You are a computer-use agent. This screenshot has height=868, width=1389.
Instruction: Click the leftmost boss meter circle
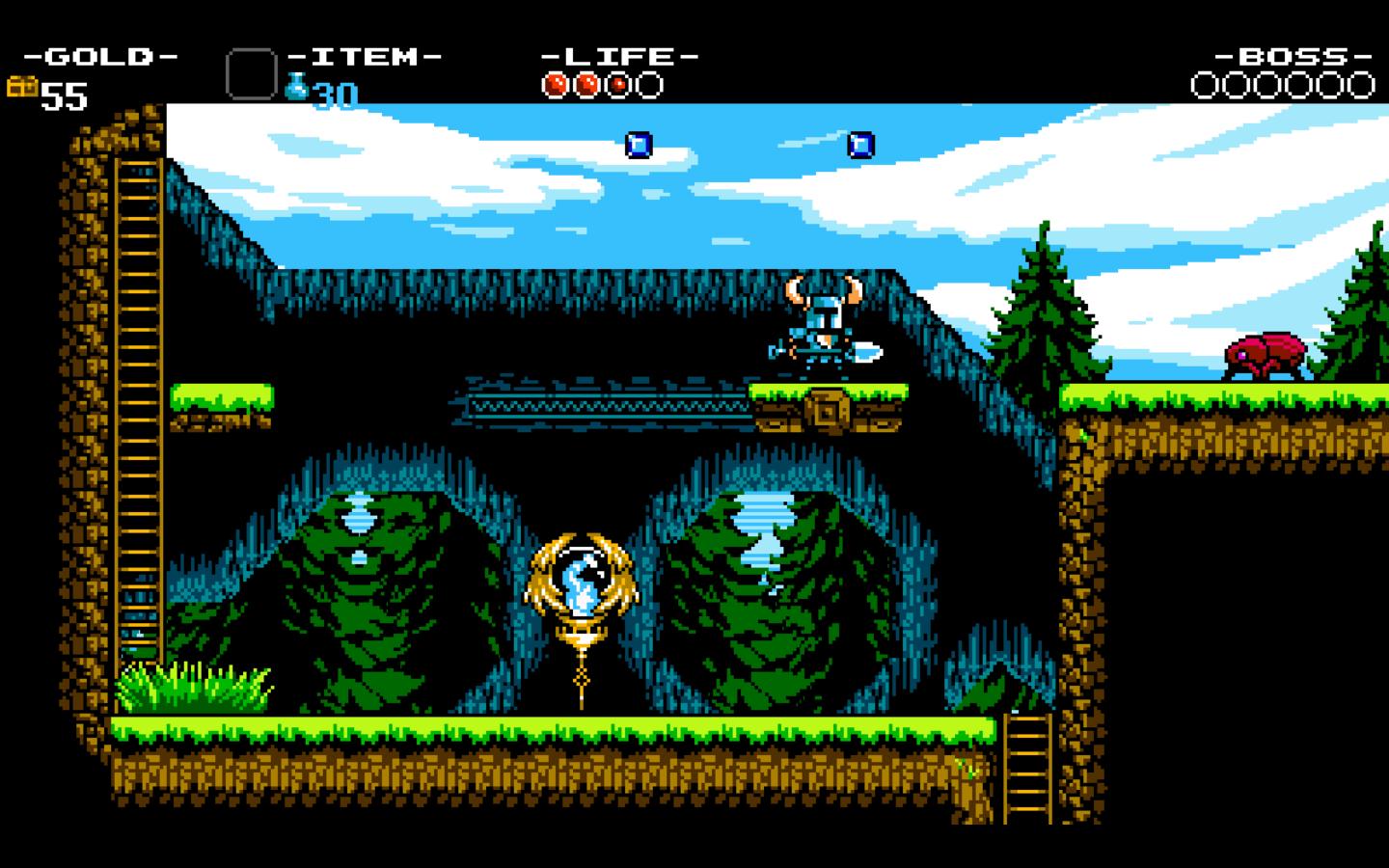1204,87
